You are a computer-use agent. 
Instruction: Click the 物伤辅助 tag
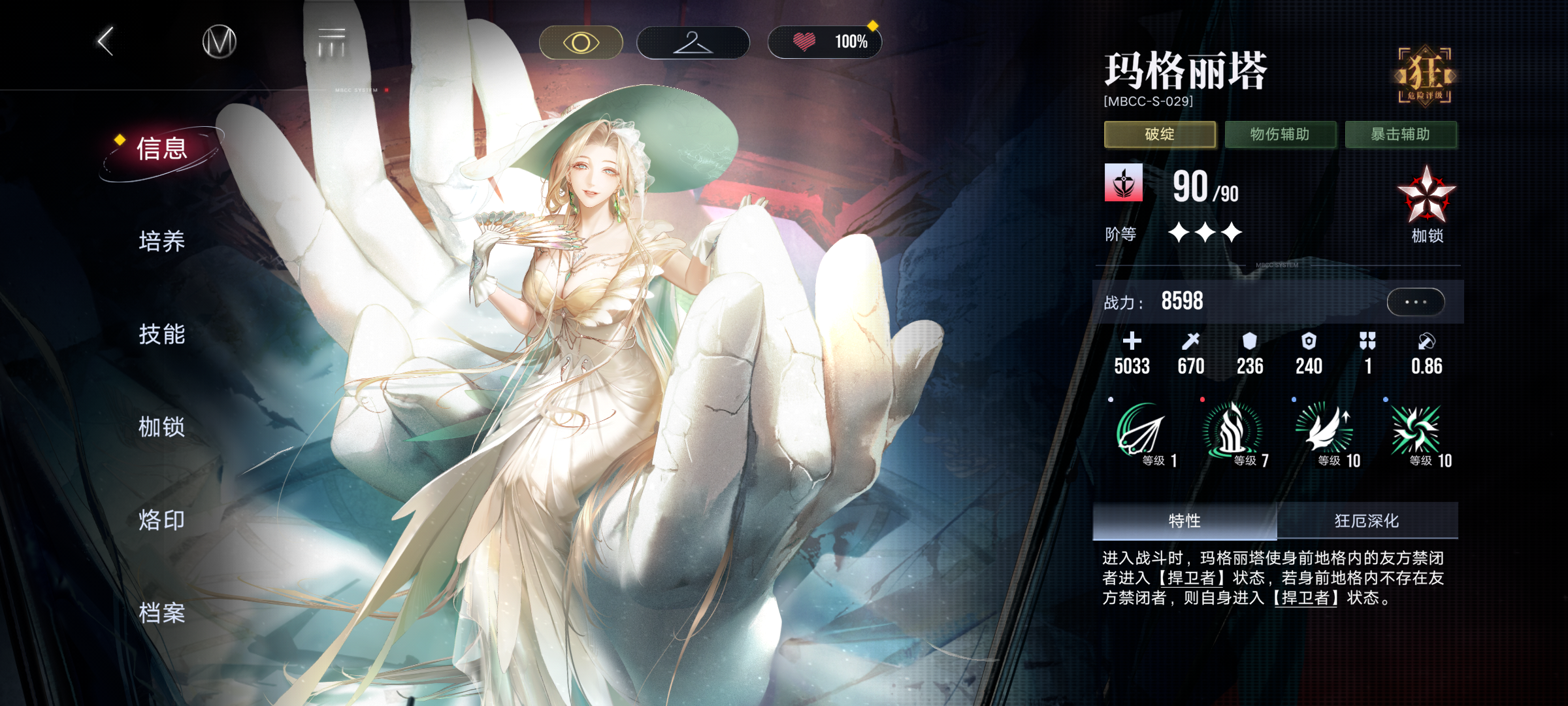pyautogui.click(x=1280, y=135)
